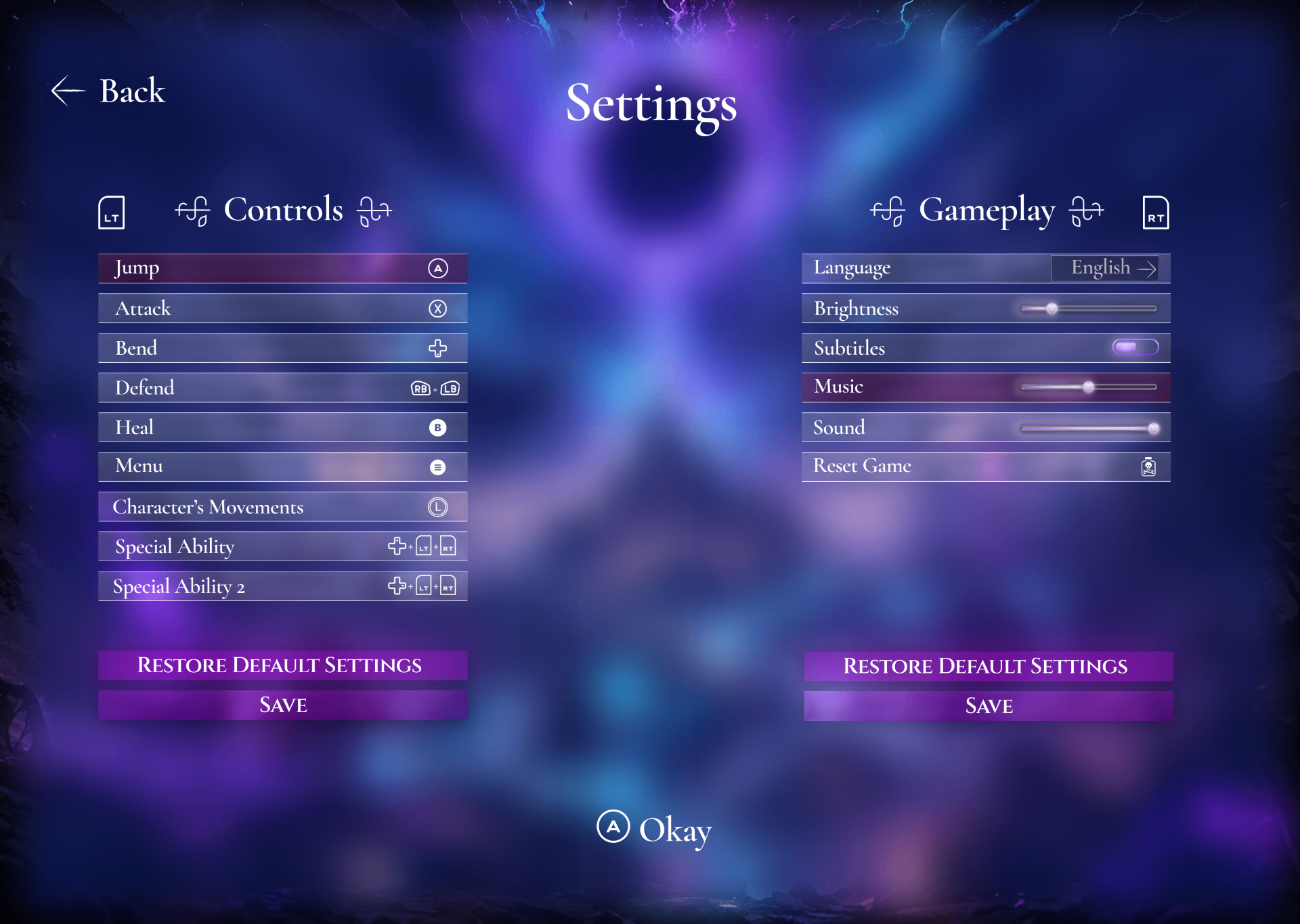Image resolution: width=1300 pixels, height=924 pixels.
Task: Switch to the Gameplay section
Action: (987, 210)
